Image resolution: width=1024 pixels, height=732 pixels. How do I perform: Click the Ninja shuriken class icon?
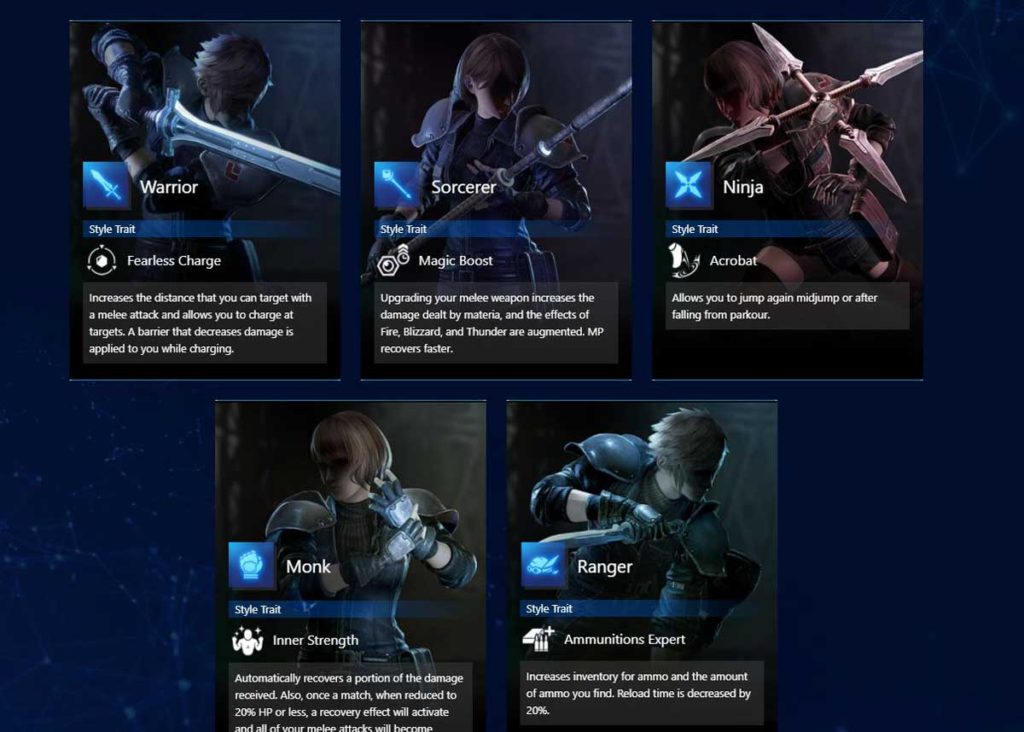(689, 186)
